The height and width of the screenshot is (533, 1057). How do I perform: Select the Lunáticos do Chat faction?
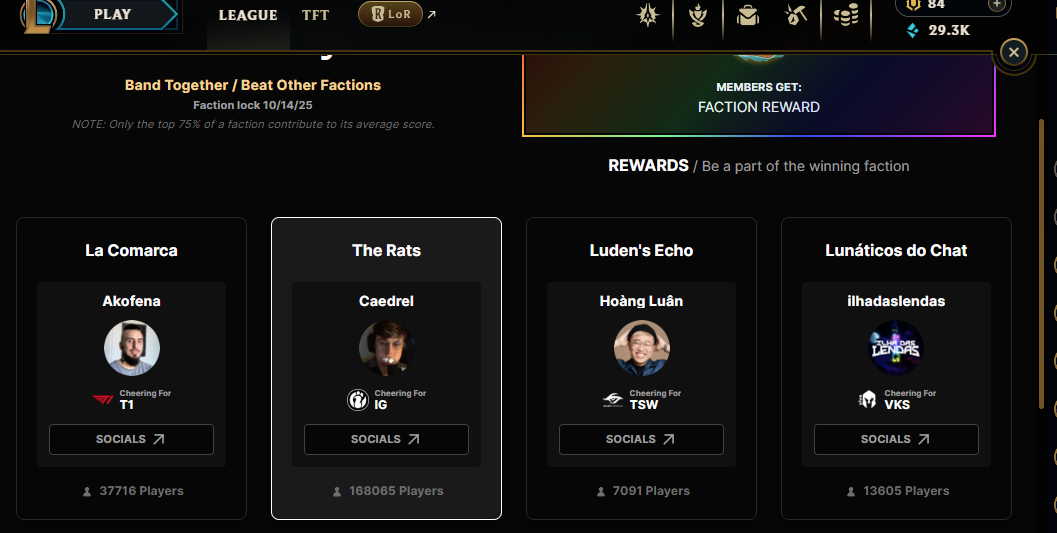pos(896,250)
